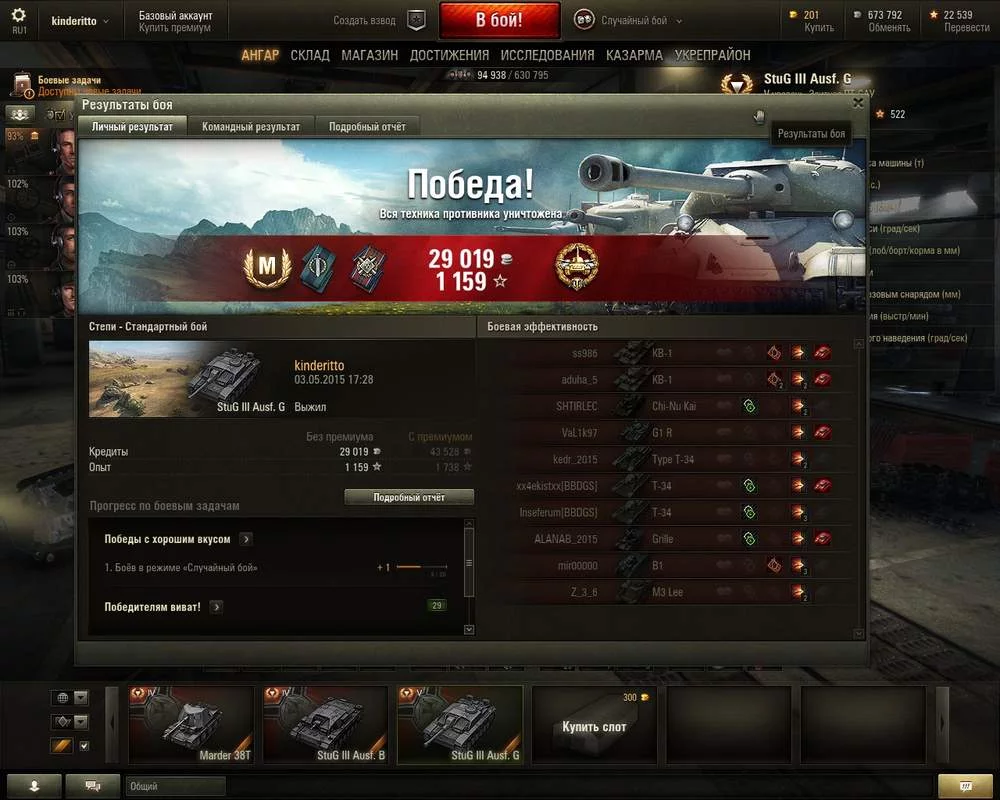Open the Укрепрайон stronghold menu
This screenshot has height=800, width=1000.
[x=712, y=55]
